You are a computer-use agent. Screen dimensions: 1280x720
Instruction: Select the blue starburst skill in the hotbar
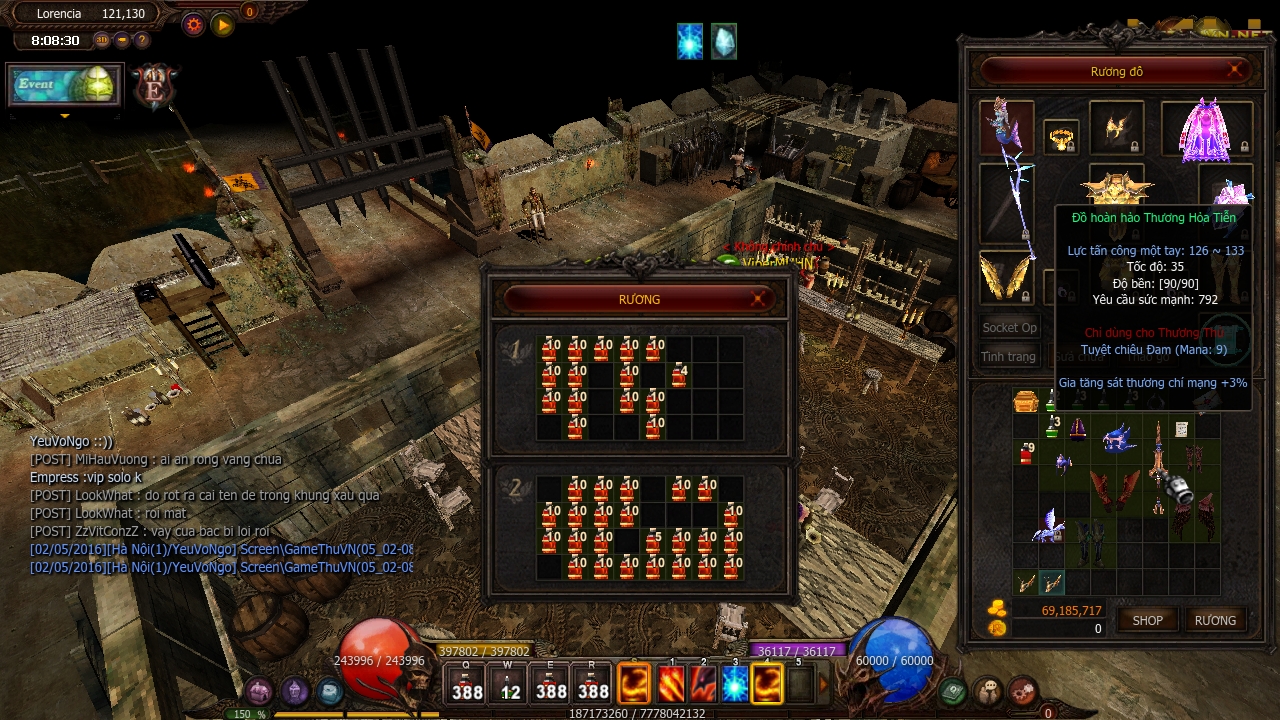(735, 683)
